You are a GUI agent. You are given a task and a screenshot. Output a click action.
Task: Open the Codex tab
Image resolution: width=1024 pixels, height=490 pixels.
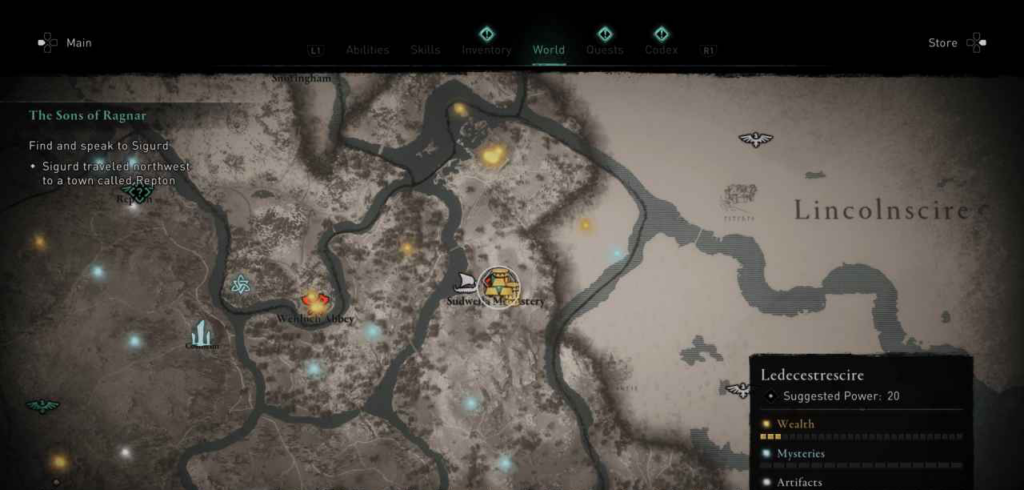click(x=661, y=50)
